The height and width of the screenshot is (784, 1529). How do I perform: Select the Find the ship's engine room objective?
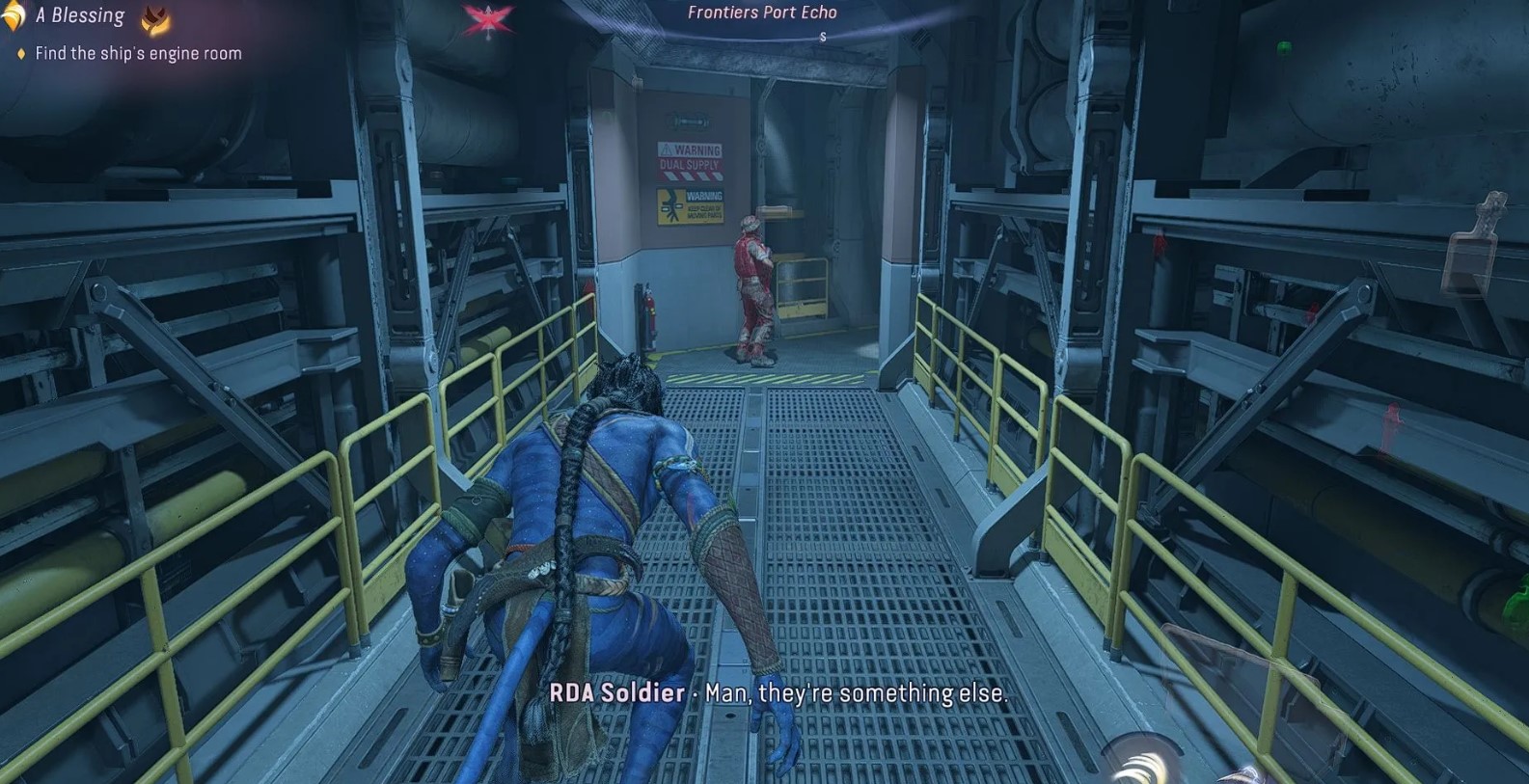(x=138, y=54)
